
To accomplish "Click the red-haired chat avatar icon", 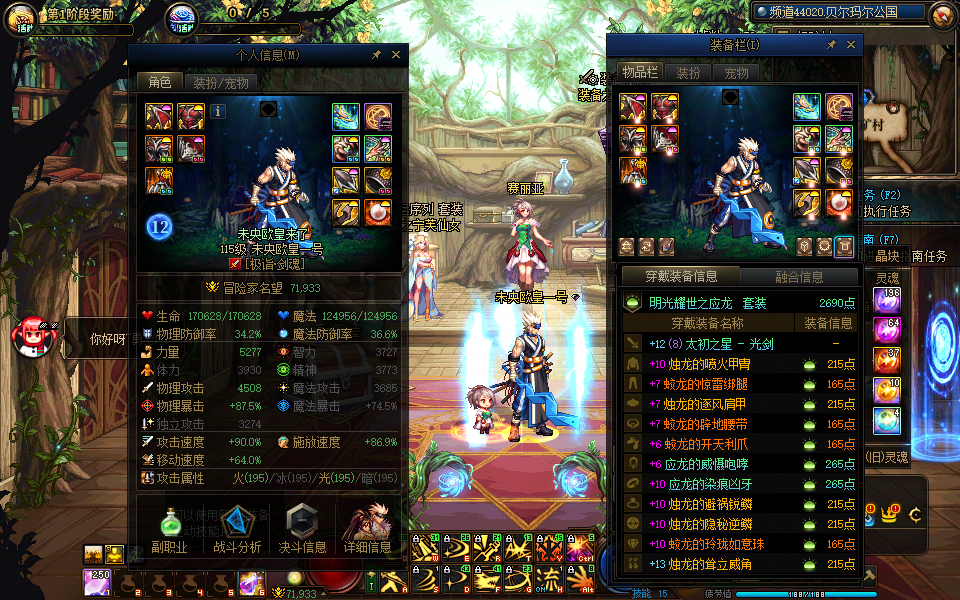I will (x=29, y=338).
